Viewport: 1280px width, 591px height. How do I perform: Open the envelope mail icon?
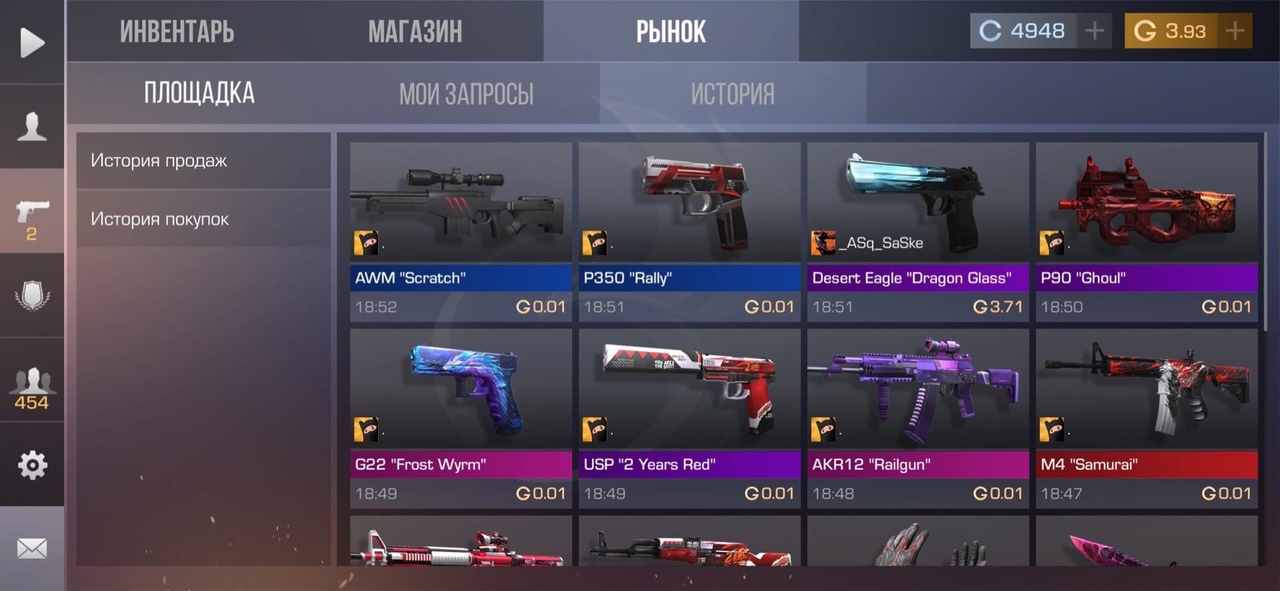pos(32,548)
